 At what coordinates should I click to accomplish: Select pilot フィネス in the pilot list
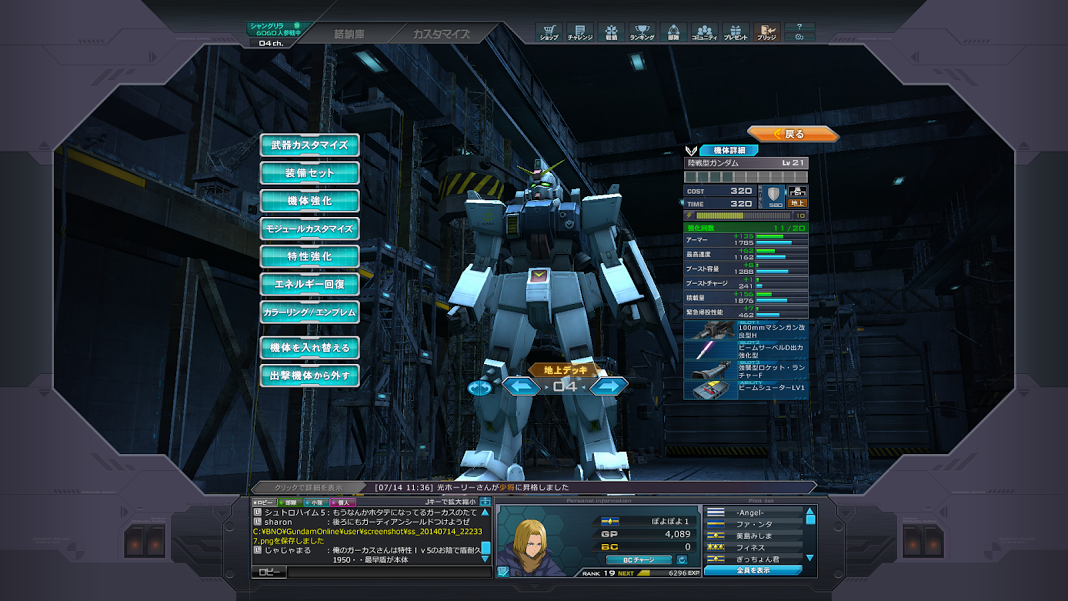[758, 548]
